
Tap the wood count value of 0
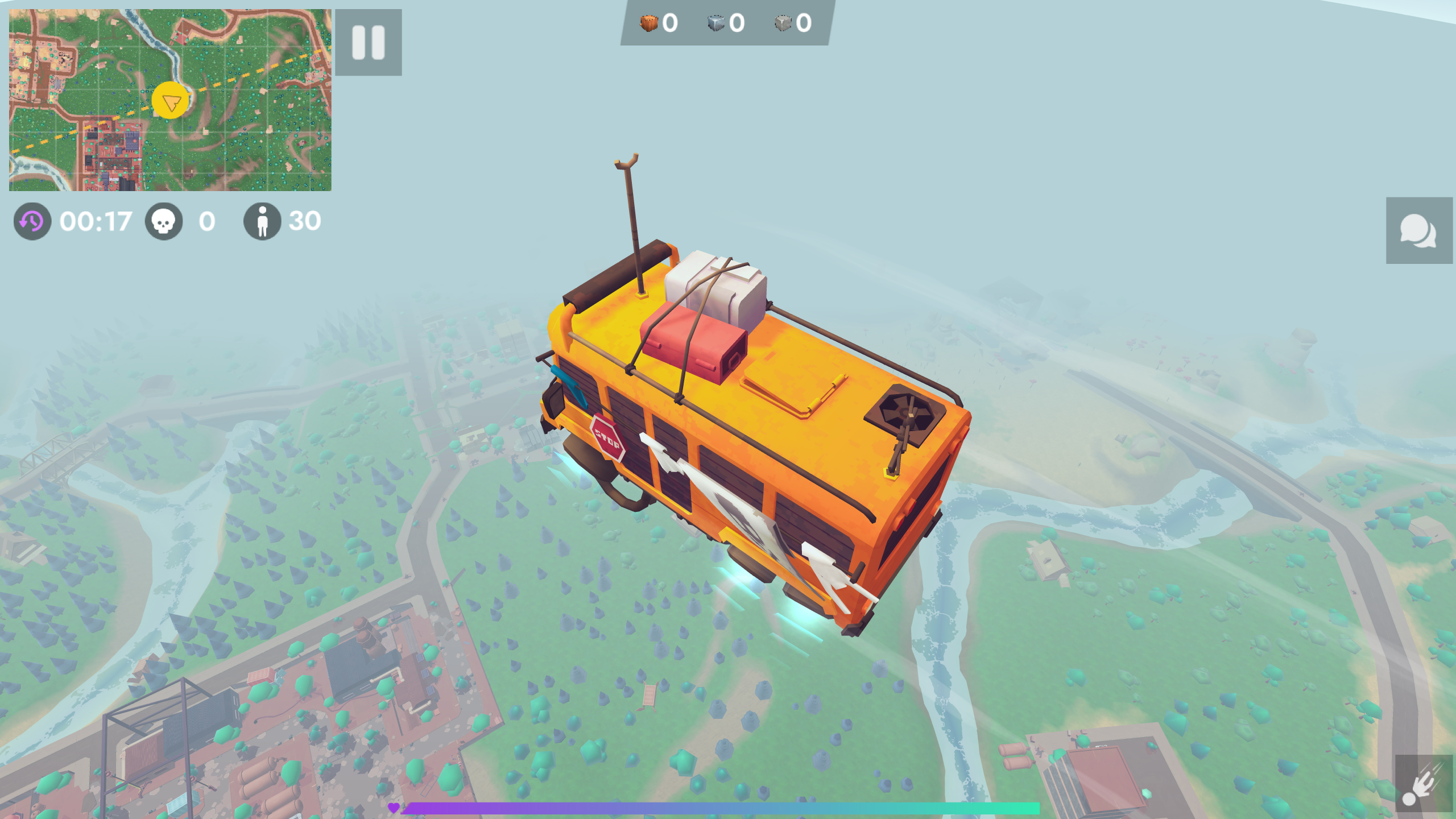pyautogui.click(x=671, y=23)
